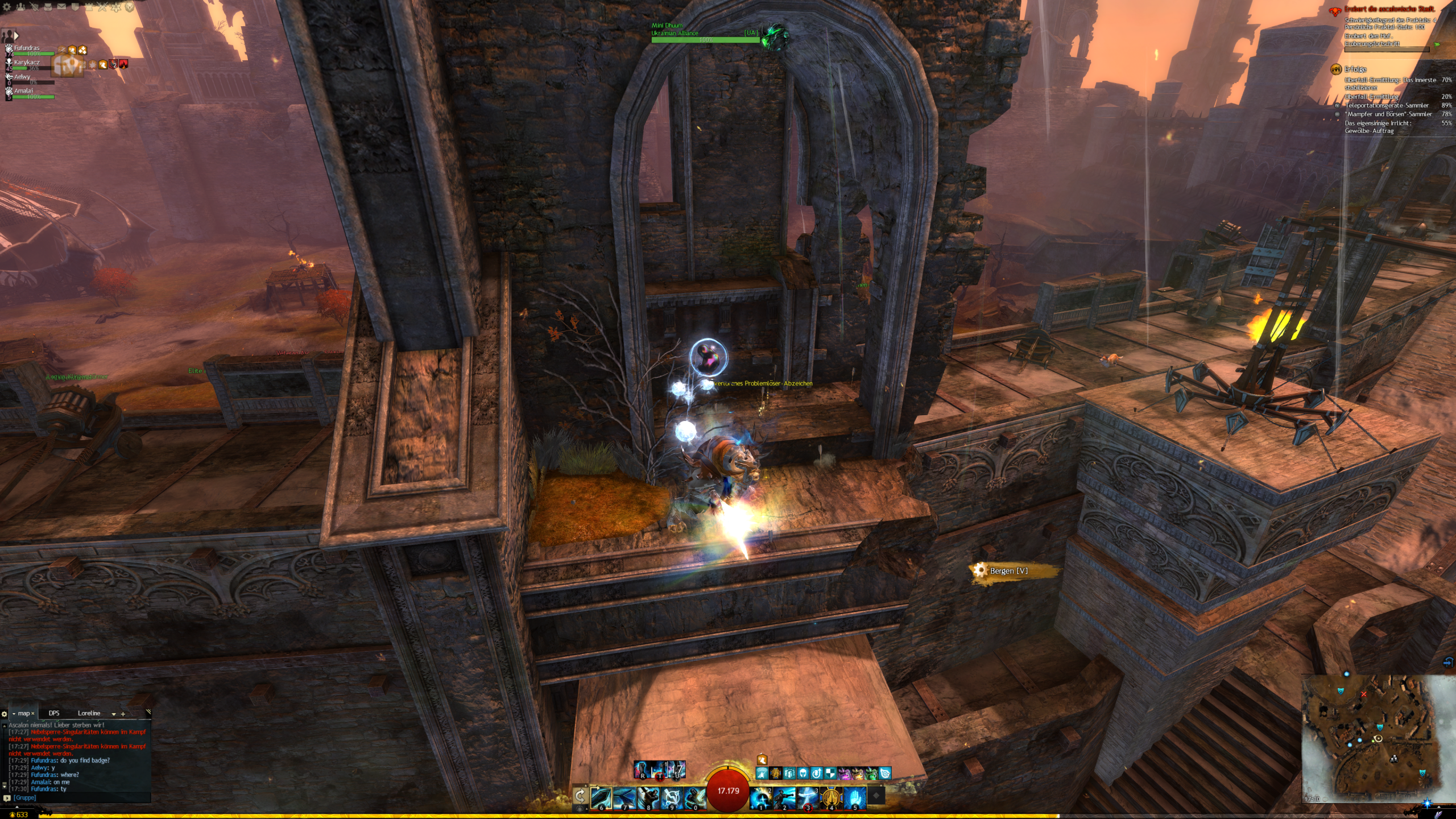1456x819 pixels.
Task: Open the mail envelope icon
Action: (61, 7)
